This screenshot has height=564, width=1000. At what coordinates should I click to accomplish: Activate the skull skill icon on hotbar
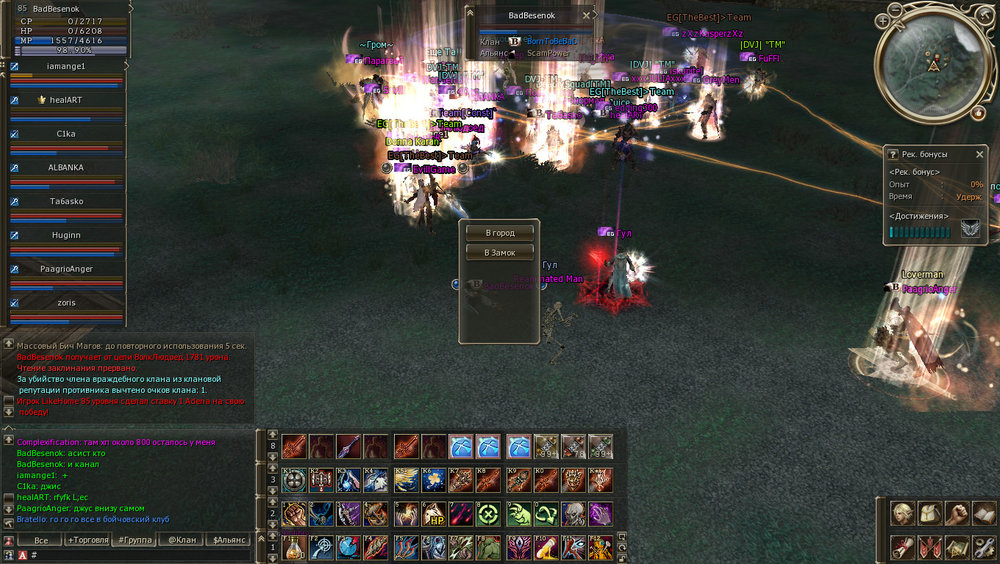tap(572, 515)
